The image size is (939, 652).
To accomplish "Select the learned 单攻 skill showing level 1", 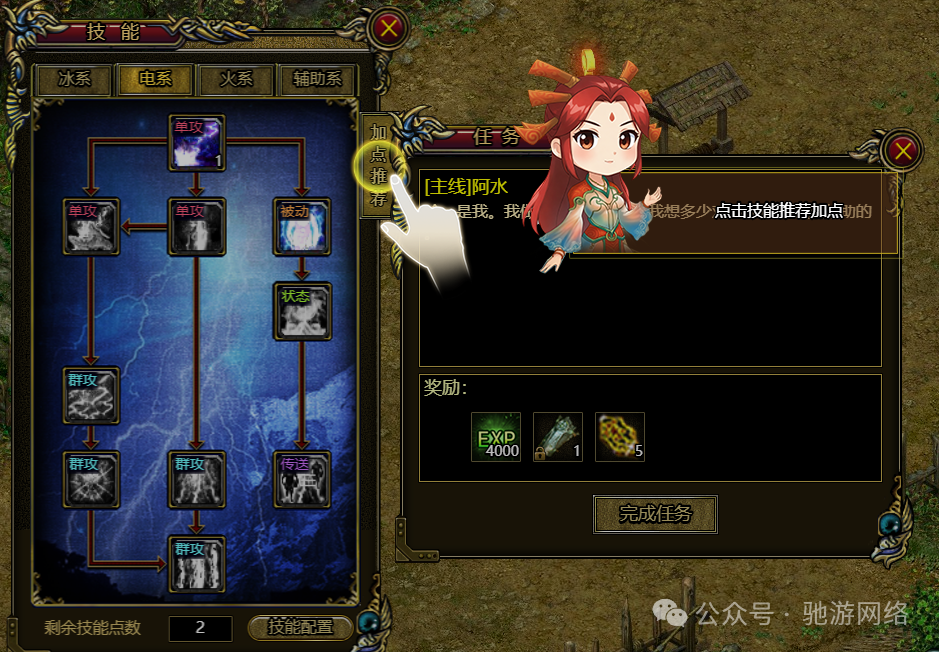I will tap(197, 143).
